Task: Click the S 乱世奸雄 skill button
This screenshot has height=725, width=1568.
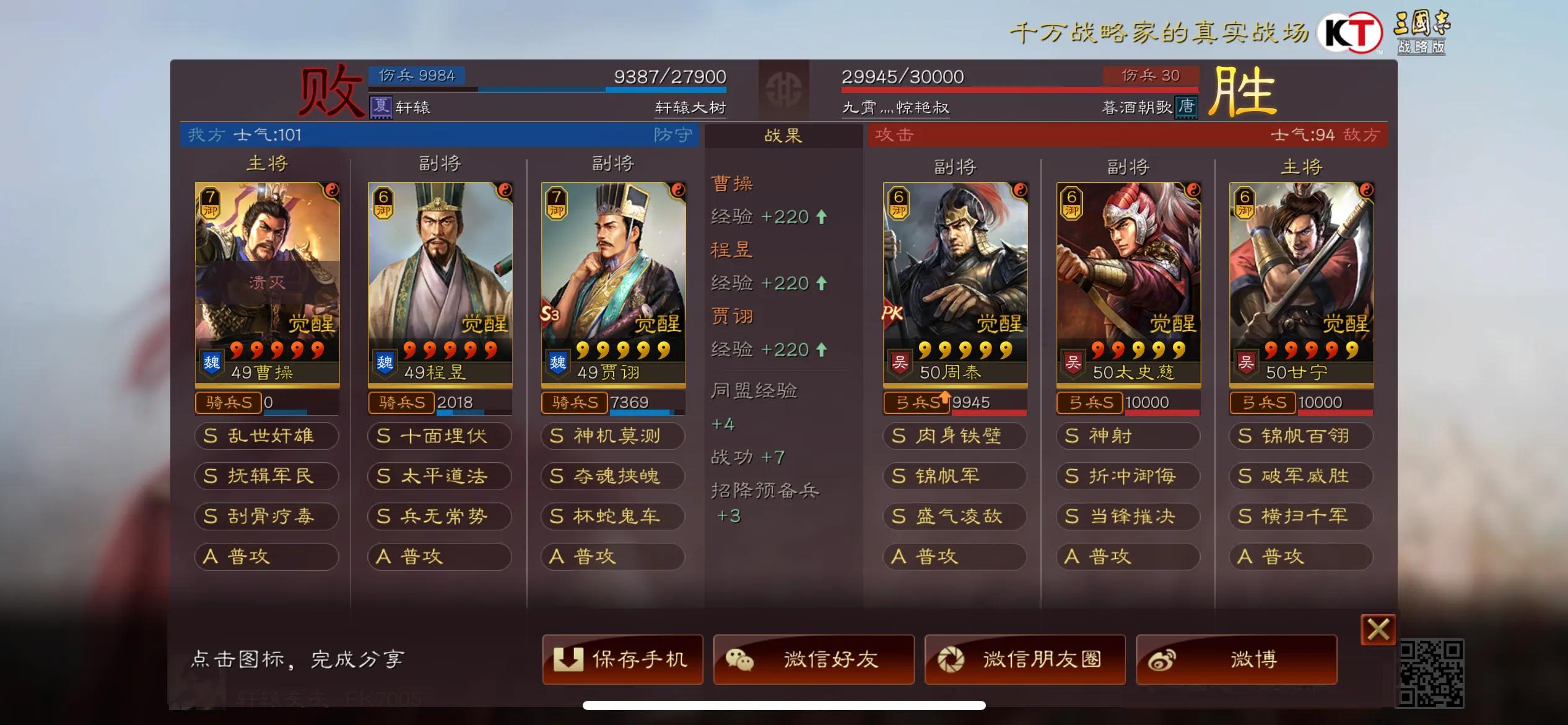Action: (266, 436)
